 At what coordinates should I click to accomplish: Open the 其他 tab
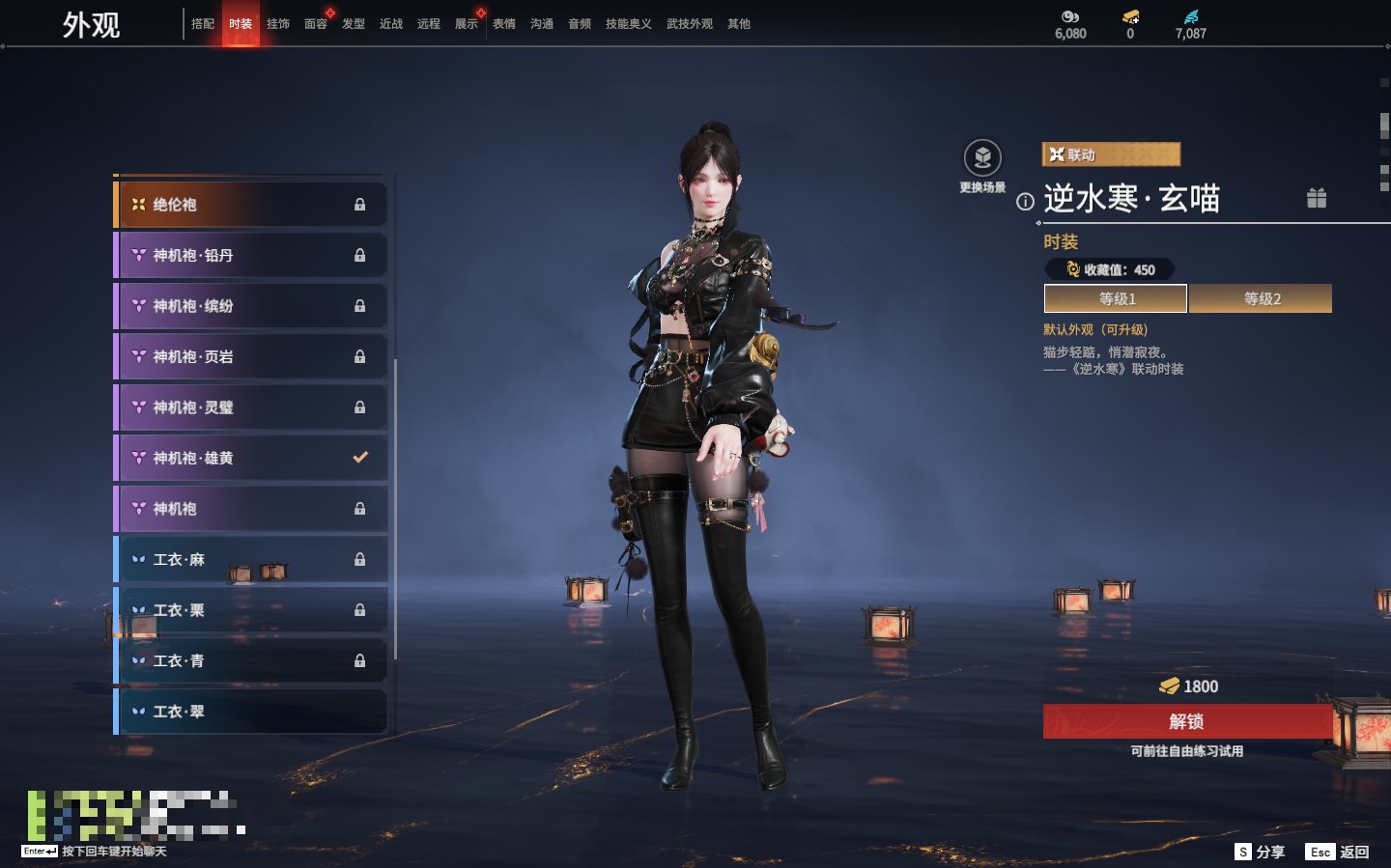click(x=739, y=24)
